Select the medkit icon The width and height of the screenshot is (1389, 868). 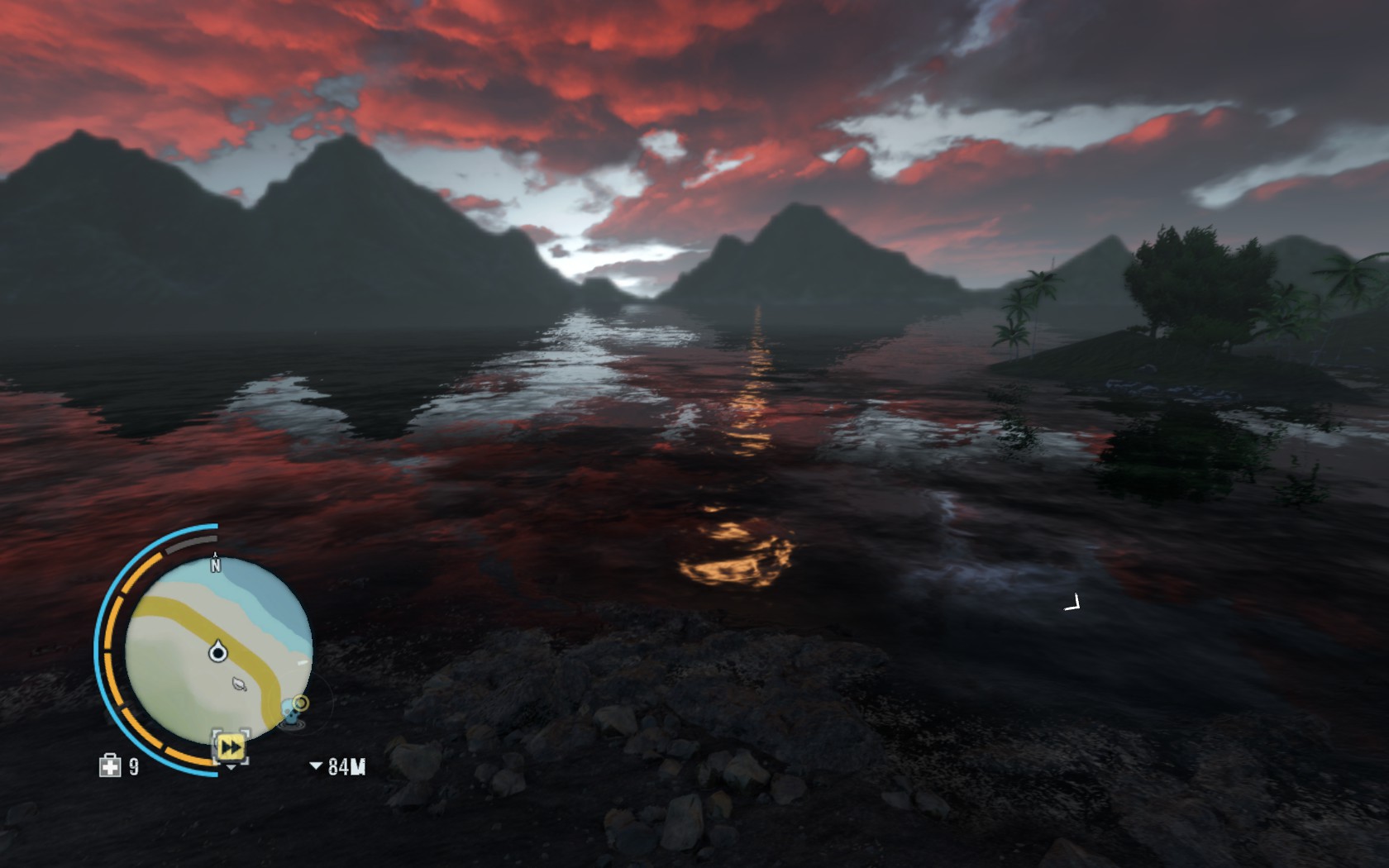(x=109, y=766)
